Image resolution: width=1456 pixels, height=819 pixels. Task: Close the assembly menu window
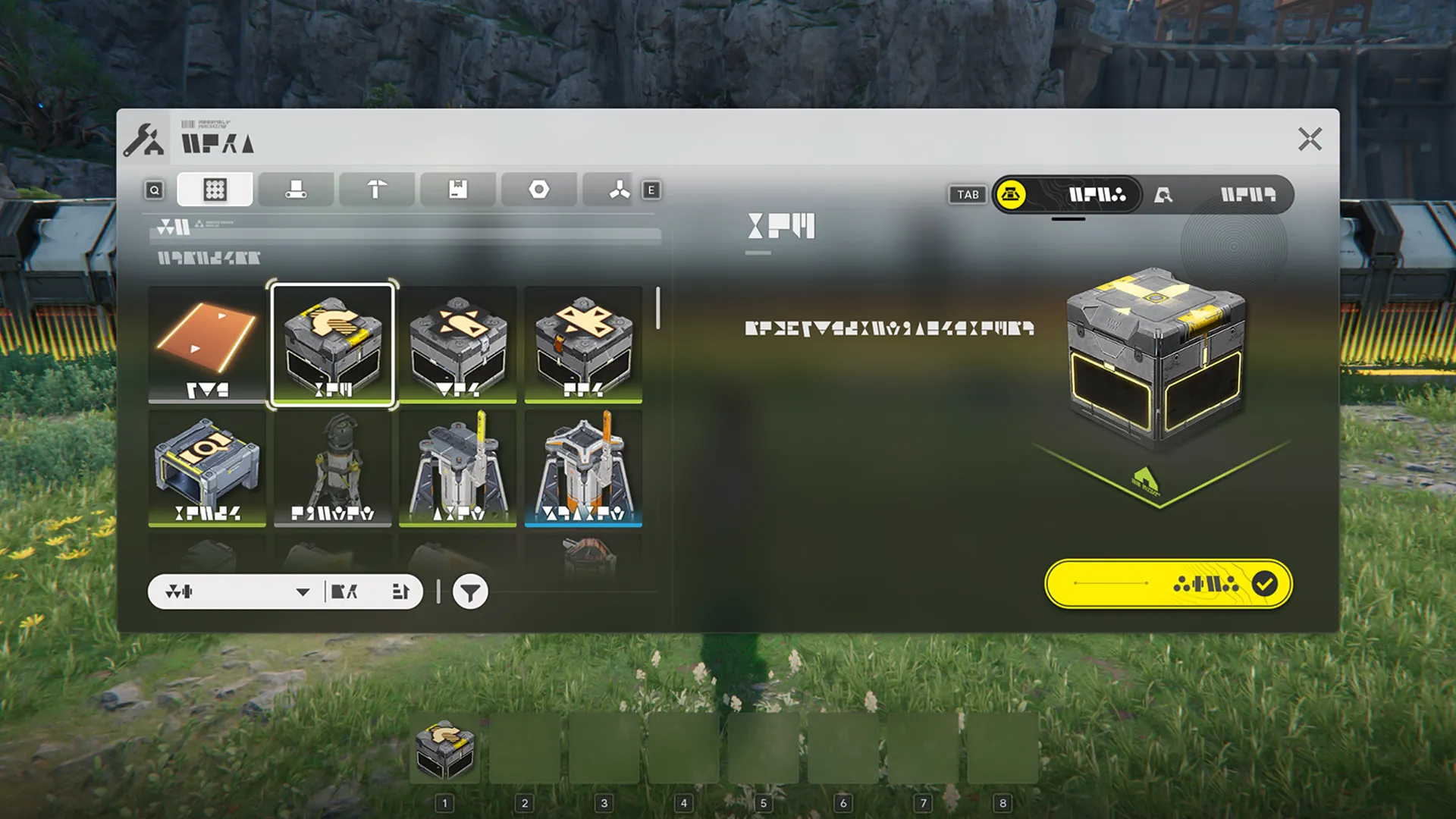coord(1310,140)
